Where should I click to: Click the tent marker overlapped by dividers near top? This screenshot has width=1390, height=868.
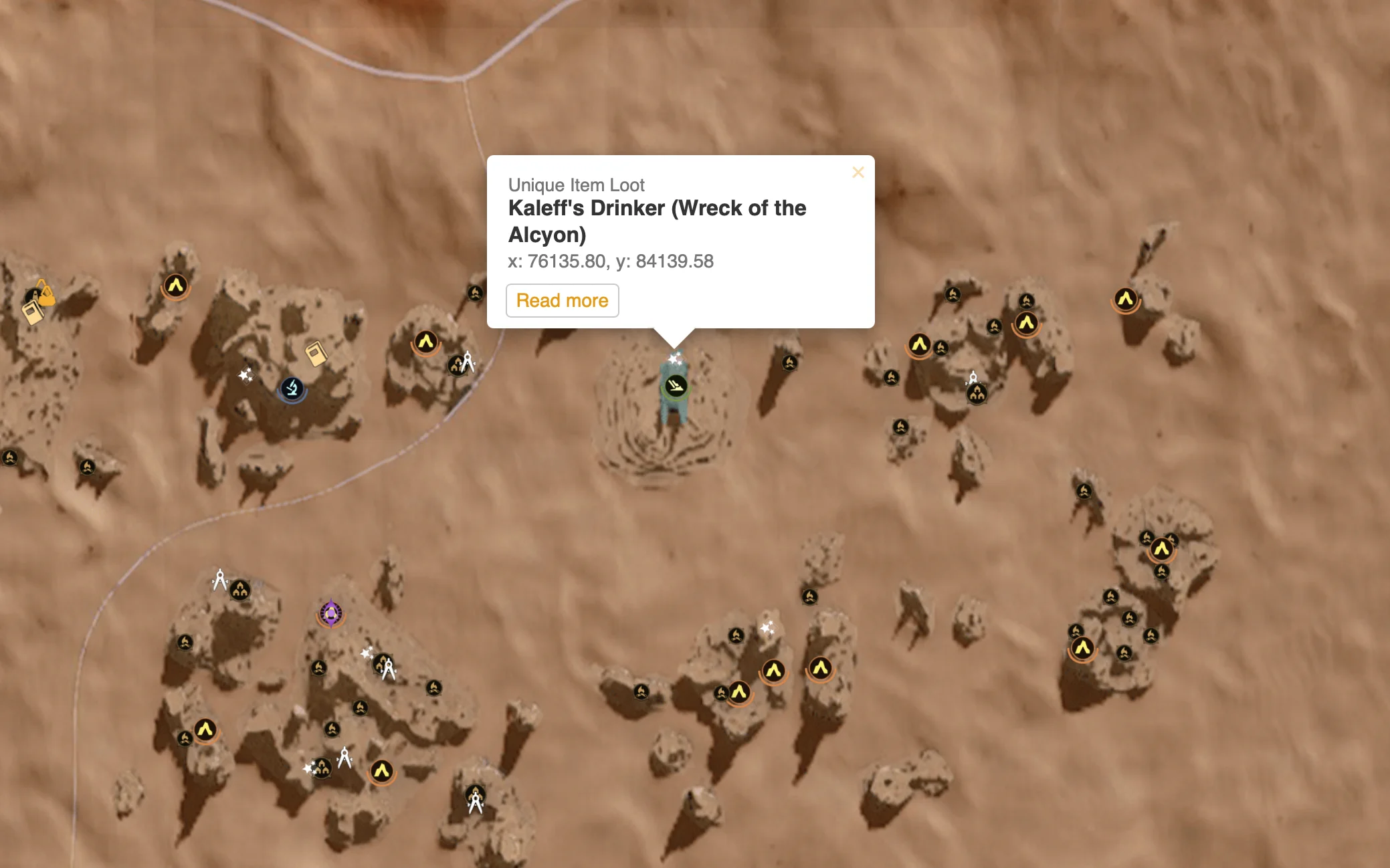(x=458, y=366)
